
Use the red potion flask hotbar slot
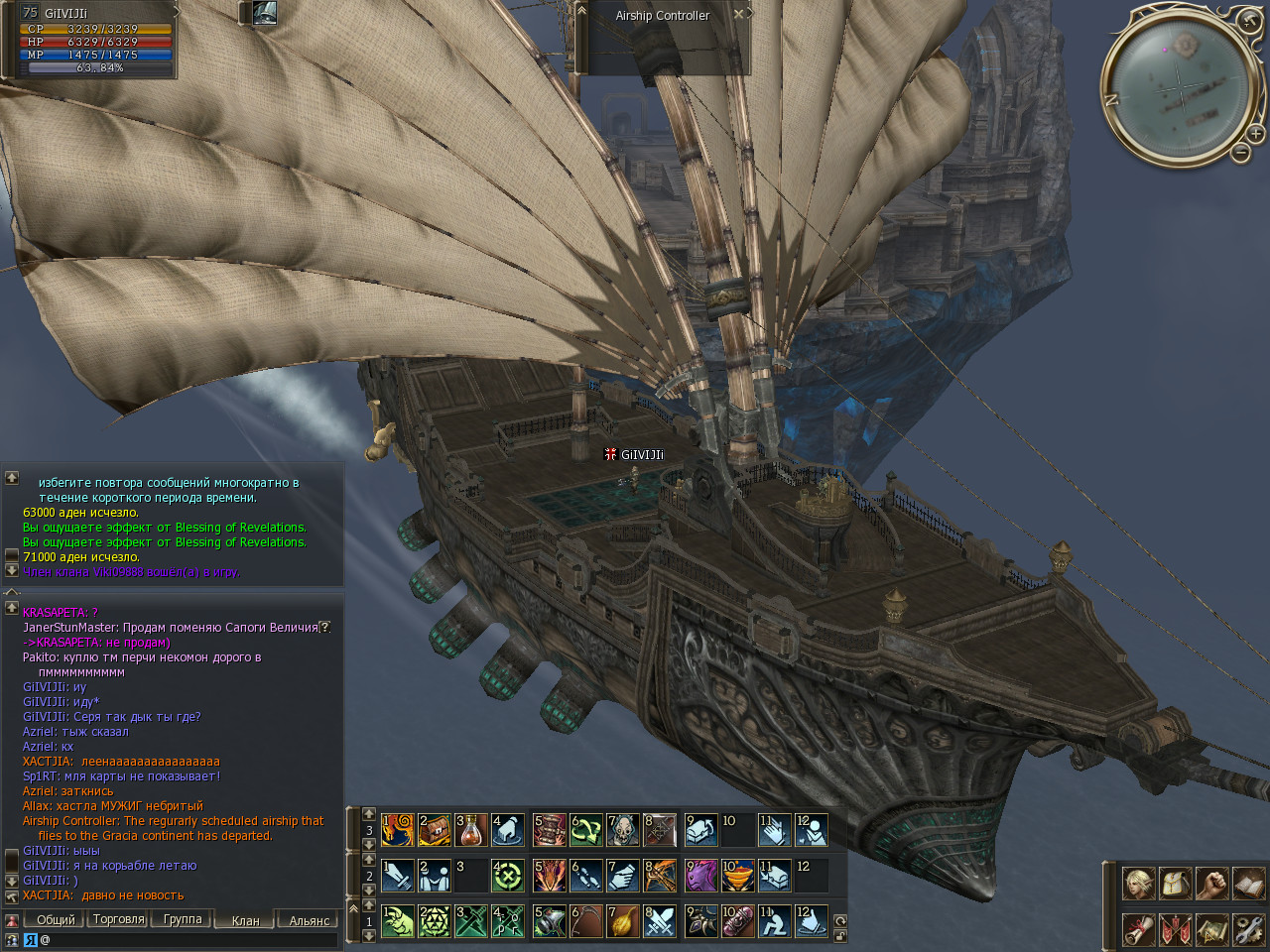(471, 829)
